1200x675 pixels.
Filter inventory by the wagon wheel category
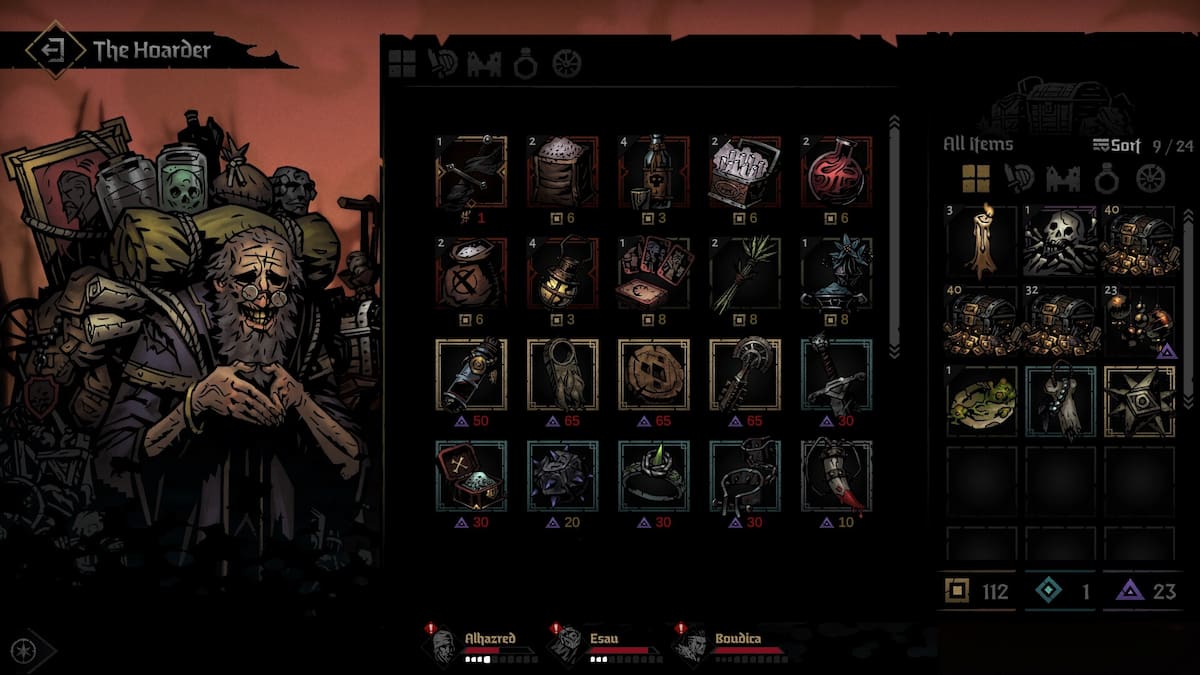1151,179
